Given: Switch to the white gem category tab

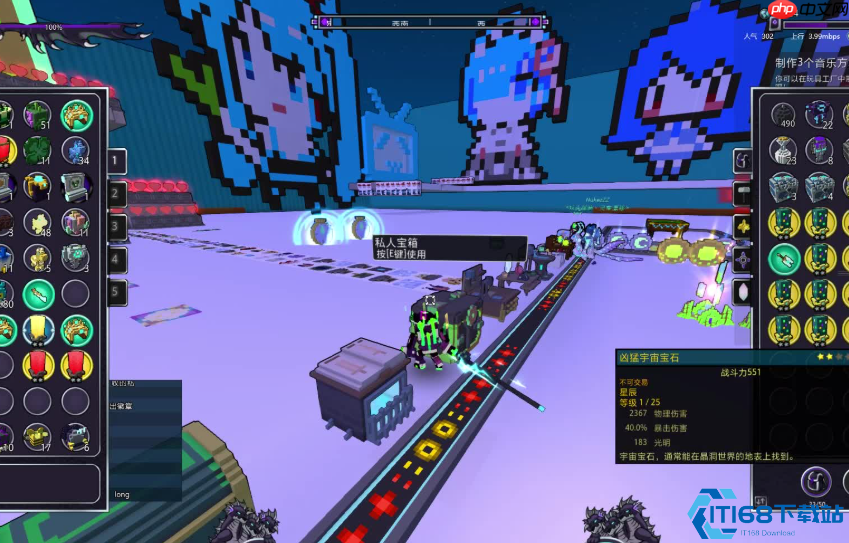Looking at the screenshot, I should [742, 293].
